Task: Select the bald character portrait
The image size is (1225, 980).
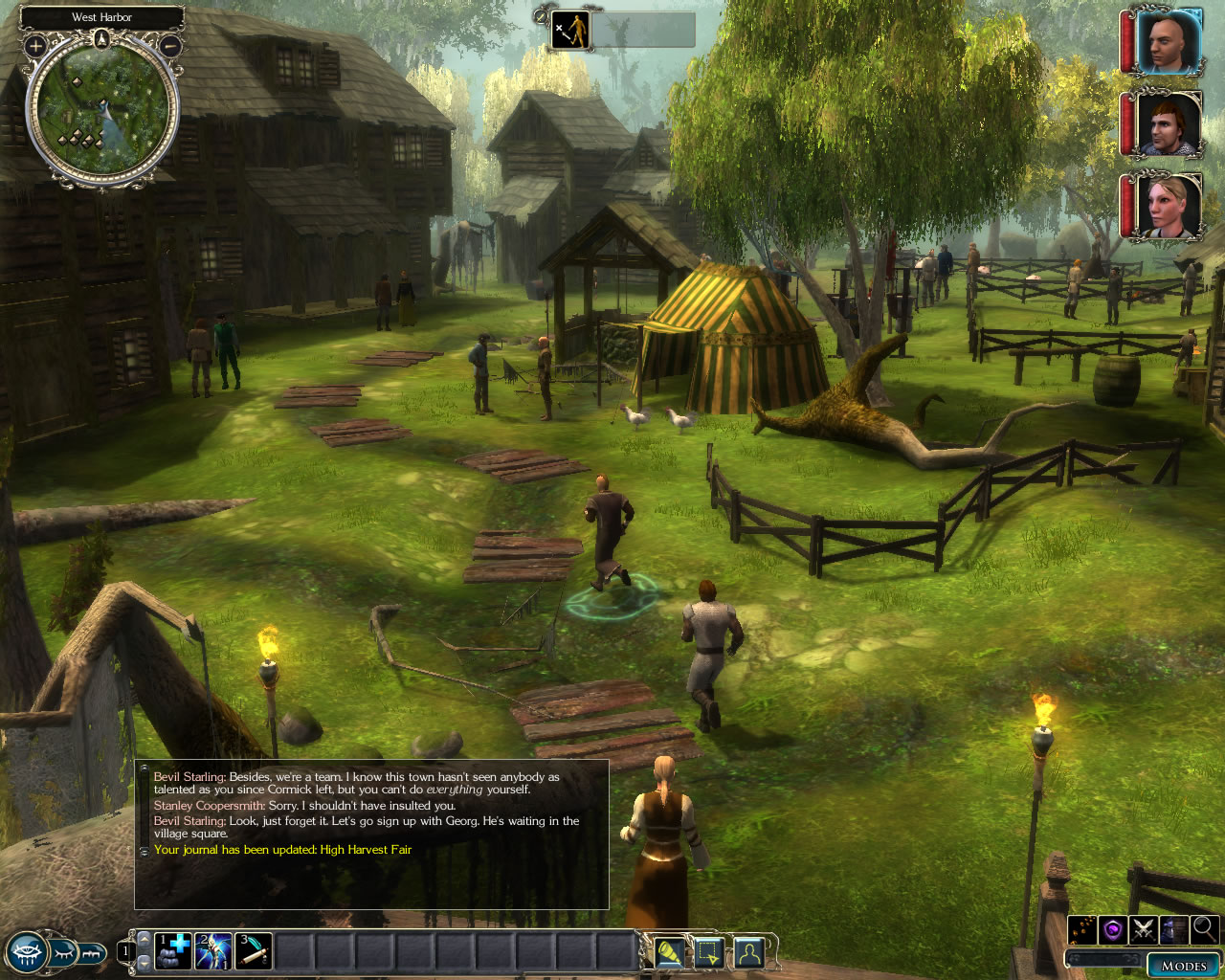Action: click(1167, 42)
